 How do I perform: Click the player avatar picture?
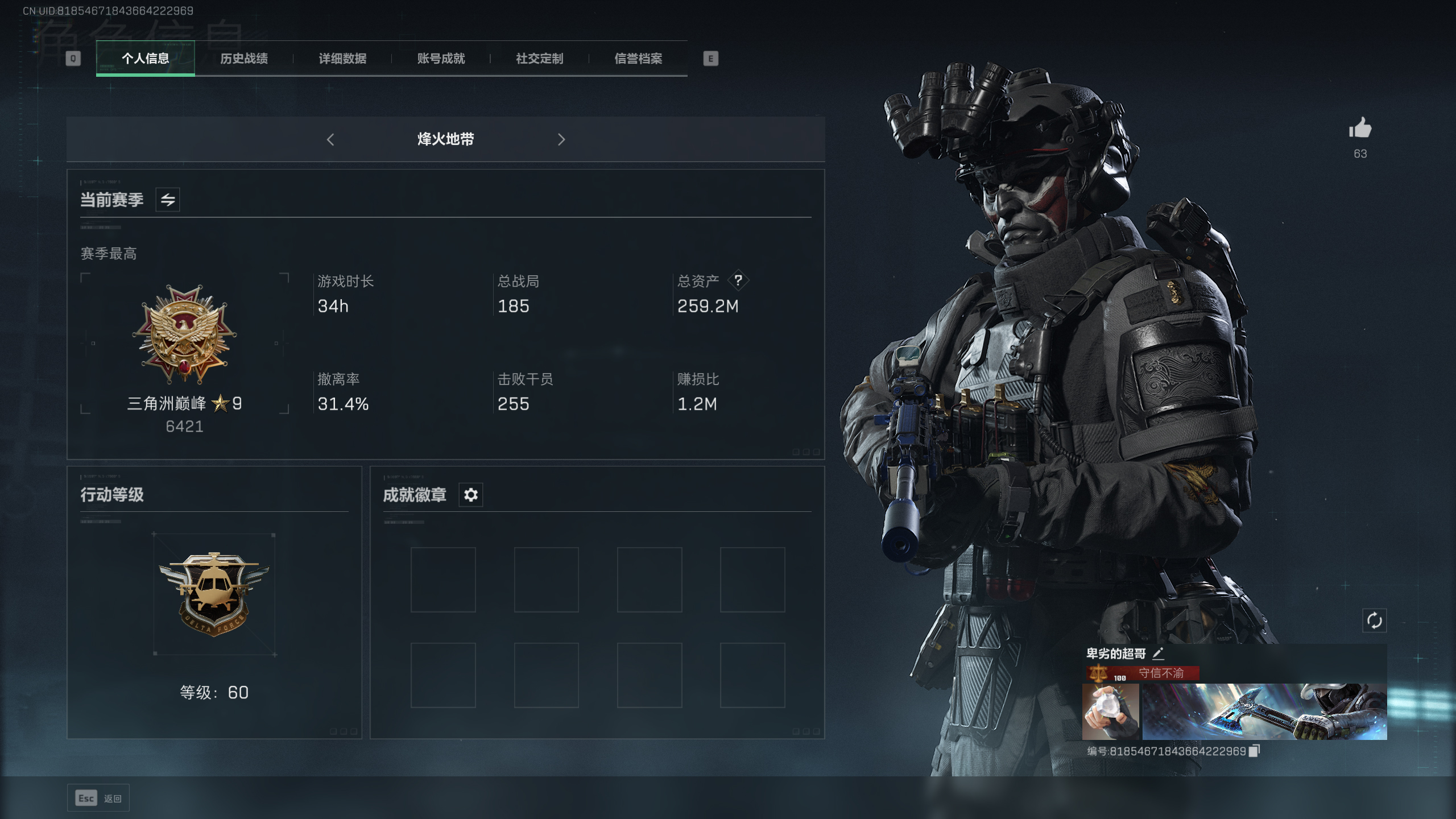tap(1110, 712)
